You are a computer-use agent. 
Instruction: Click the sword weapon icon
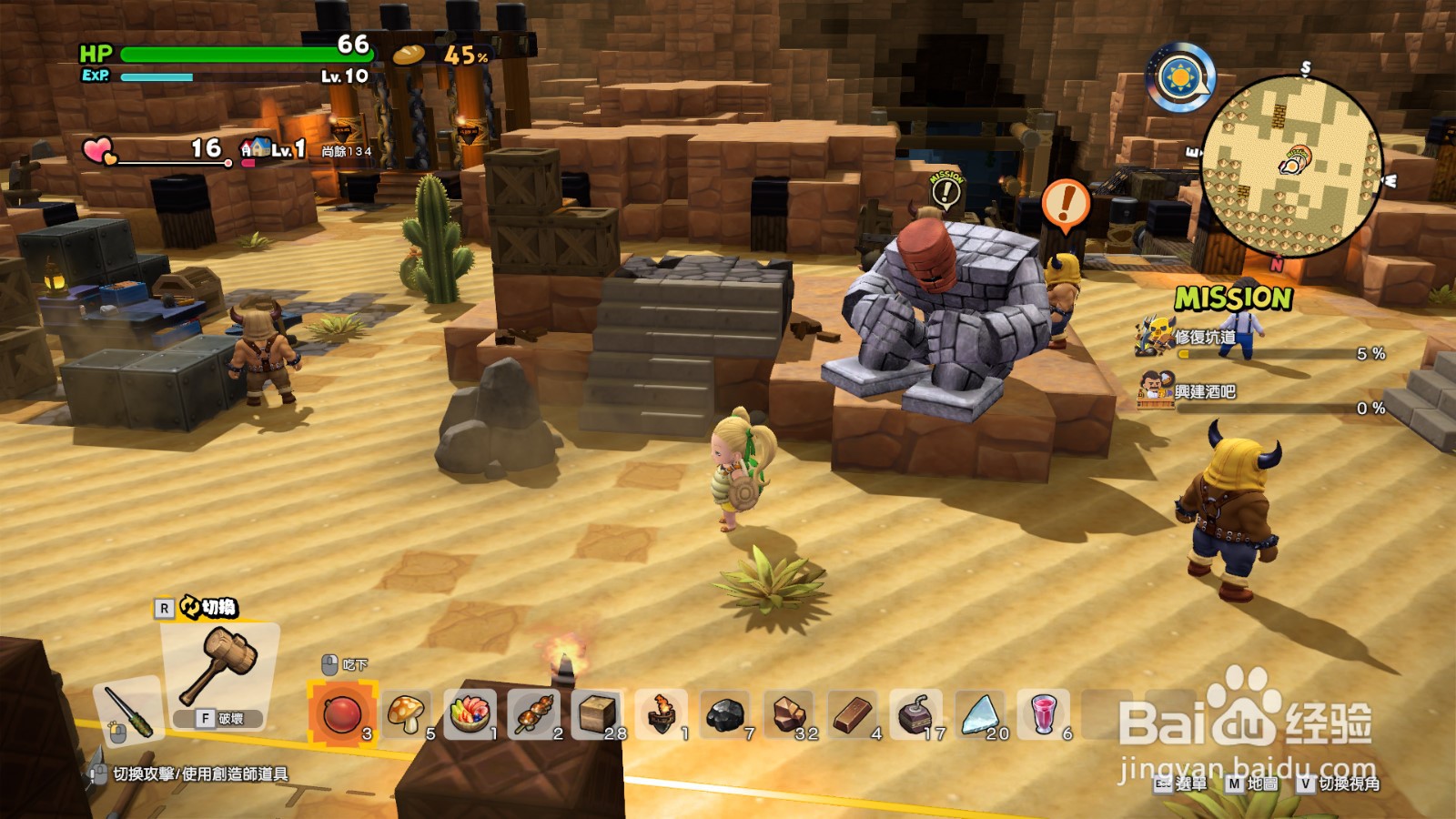128,712
